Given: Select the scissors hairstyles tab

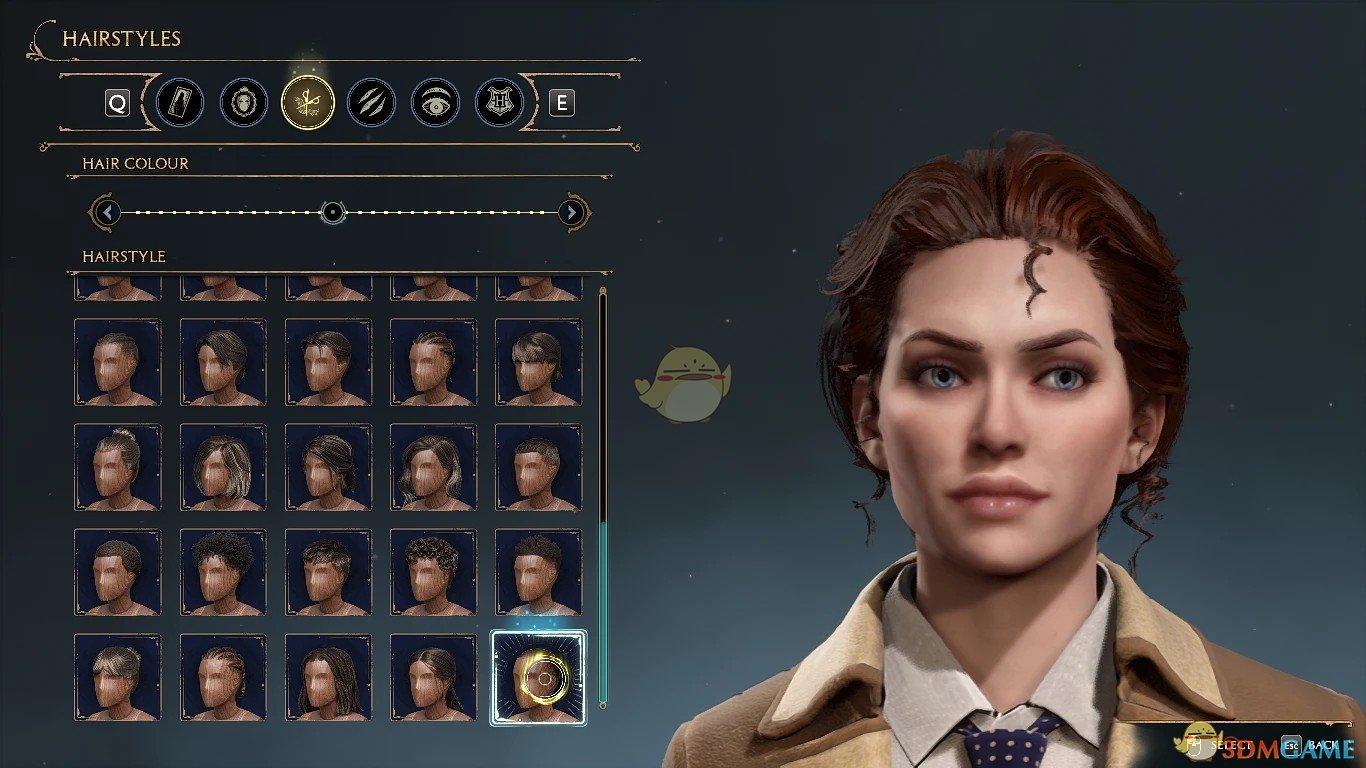Looking at the screenshot, I should pos(308,103).
